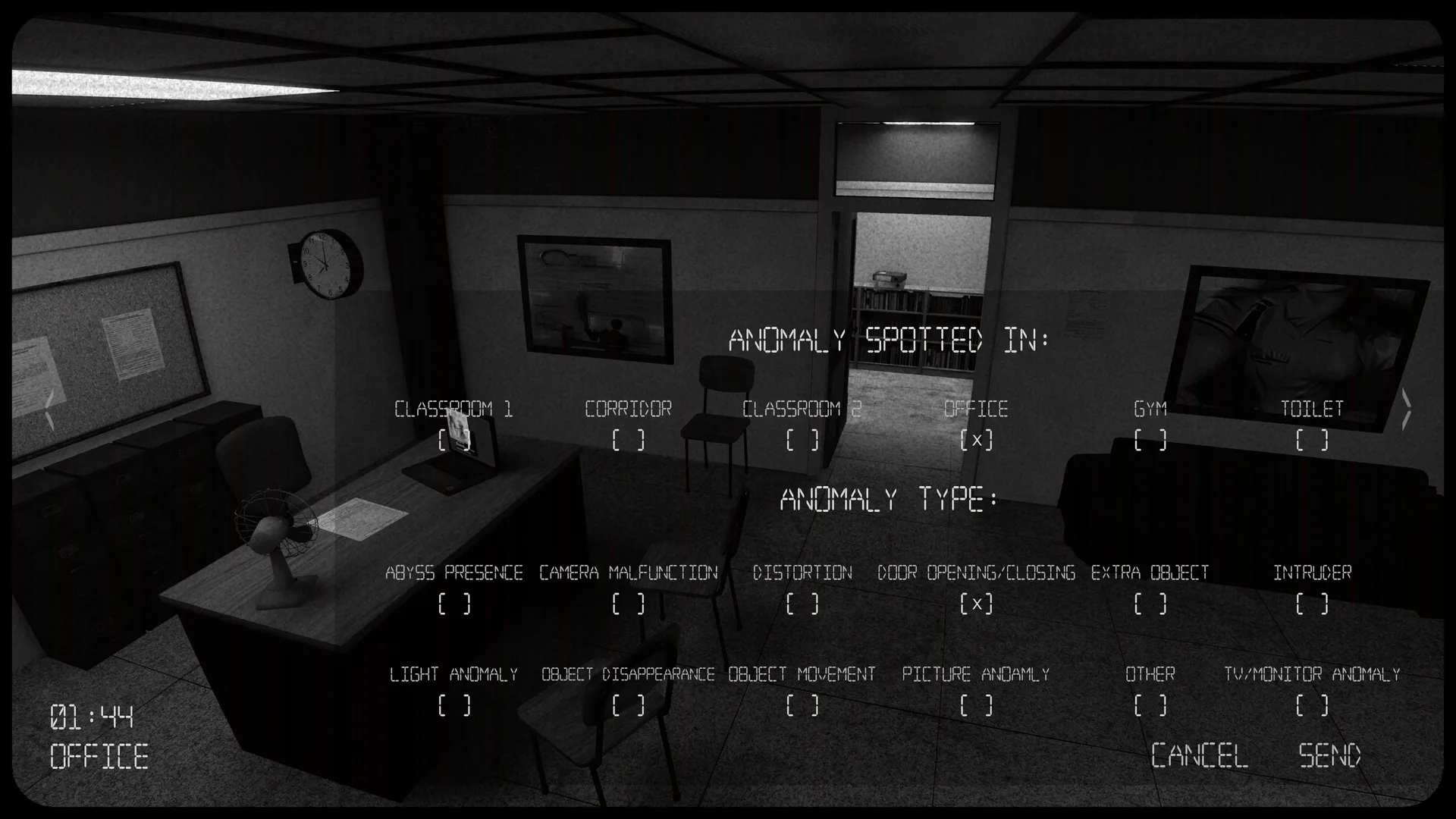Mark Object Movement anomaly type
Image resolution: width=1456 pixels, height=819 pixels.
coord(802,707)
